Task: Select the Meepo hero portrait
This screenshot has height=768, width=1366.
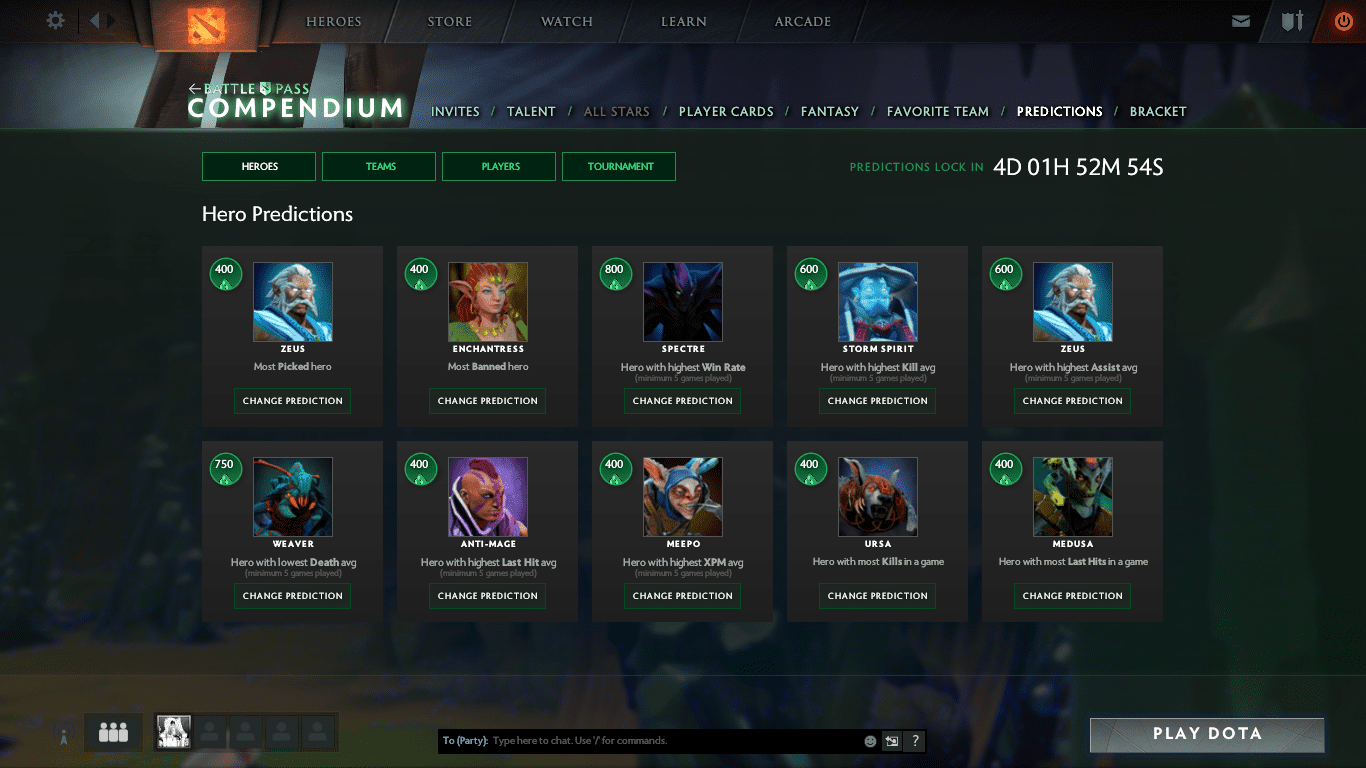Action: [x=683, y=497]
